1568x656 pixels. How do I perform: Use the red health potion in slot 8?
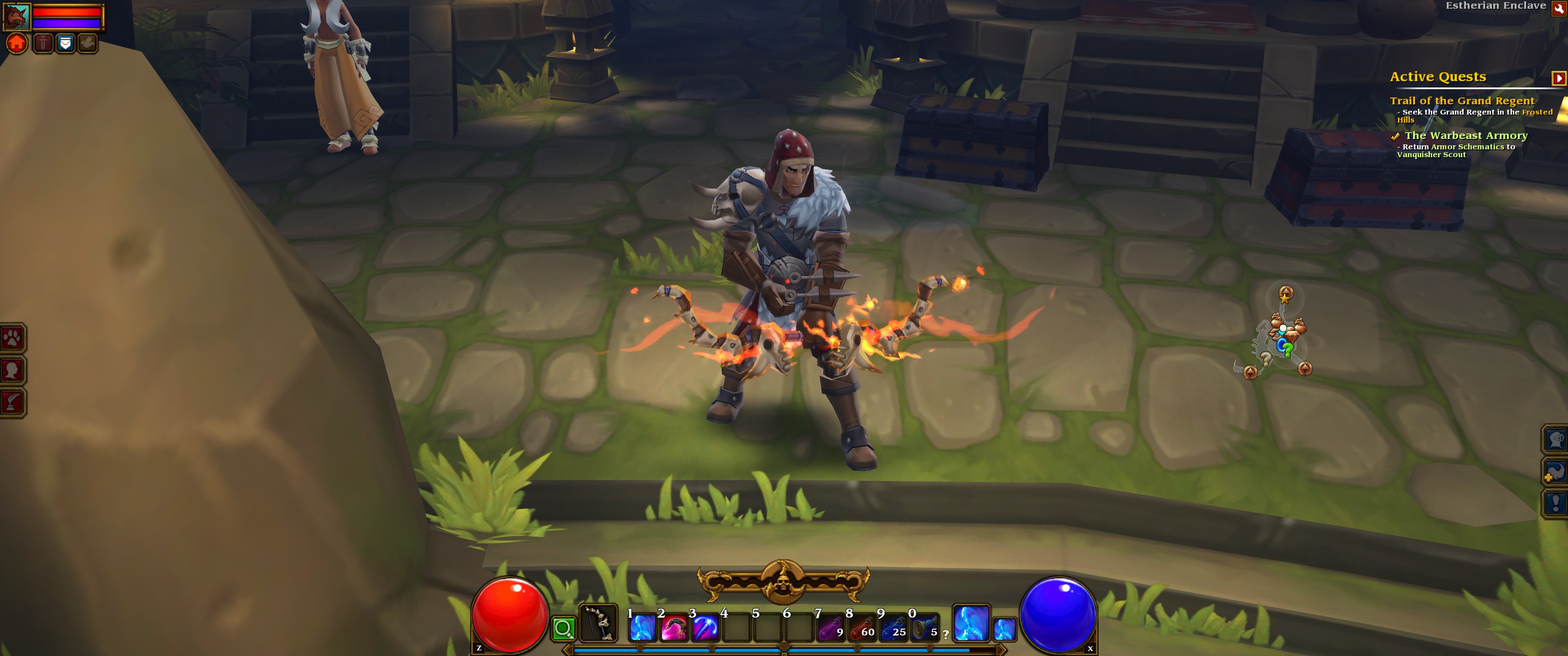click(x=861, y=628)
